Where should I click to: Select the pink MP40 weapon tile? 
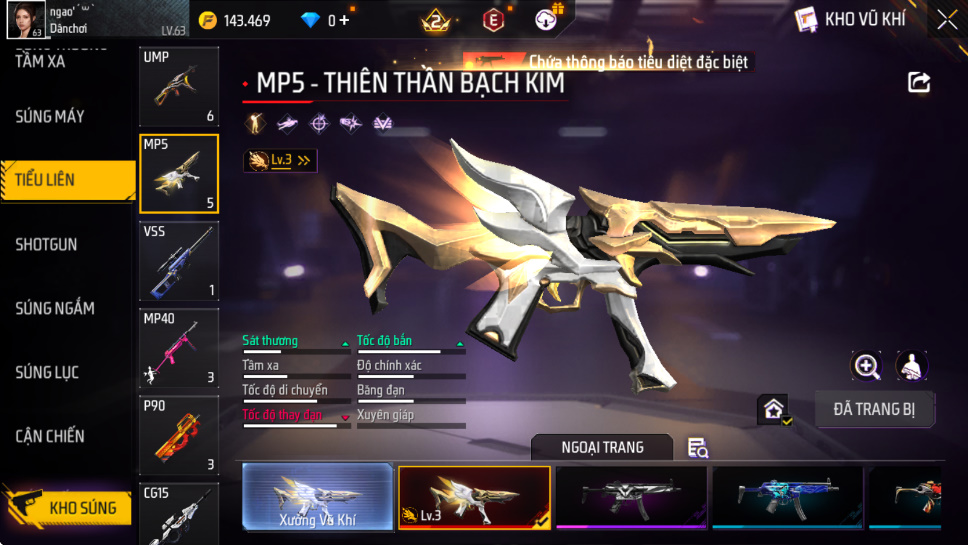point(179,347)
